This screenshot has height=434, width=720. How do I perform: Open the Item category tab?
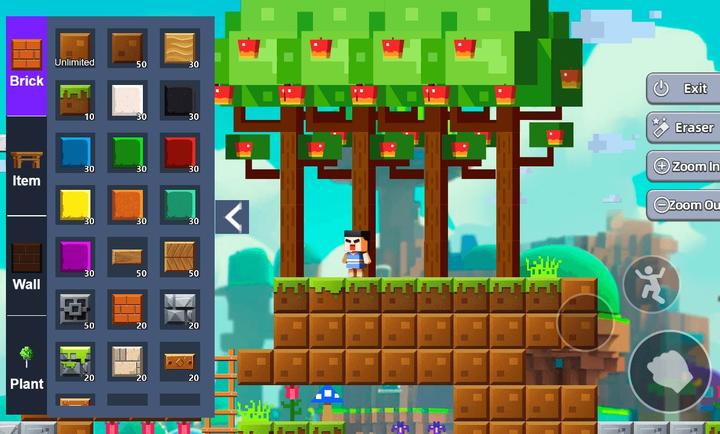click(x=26, y=167)
